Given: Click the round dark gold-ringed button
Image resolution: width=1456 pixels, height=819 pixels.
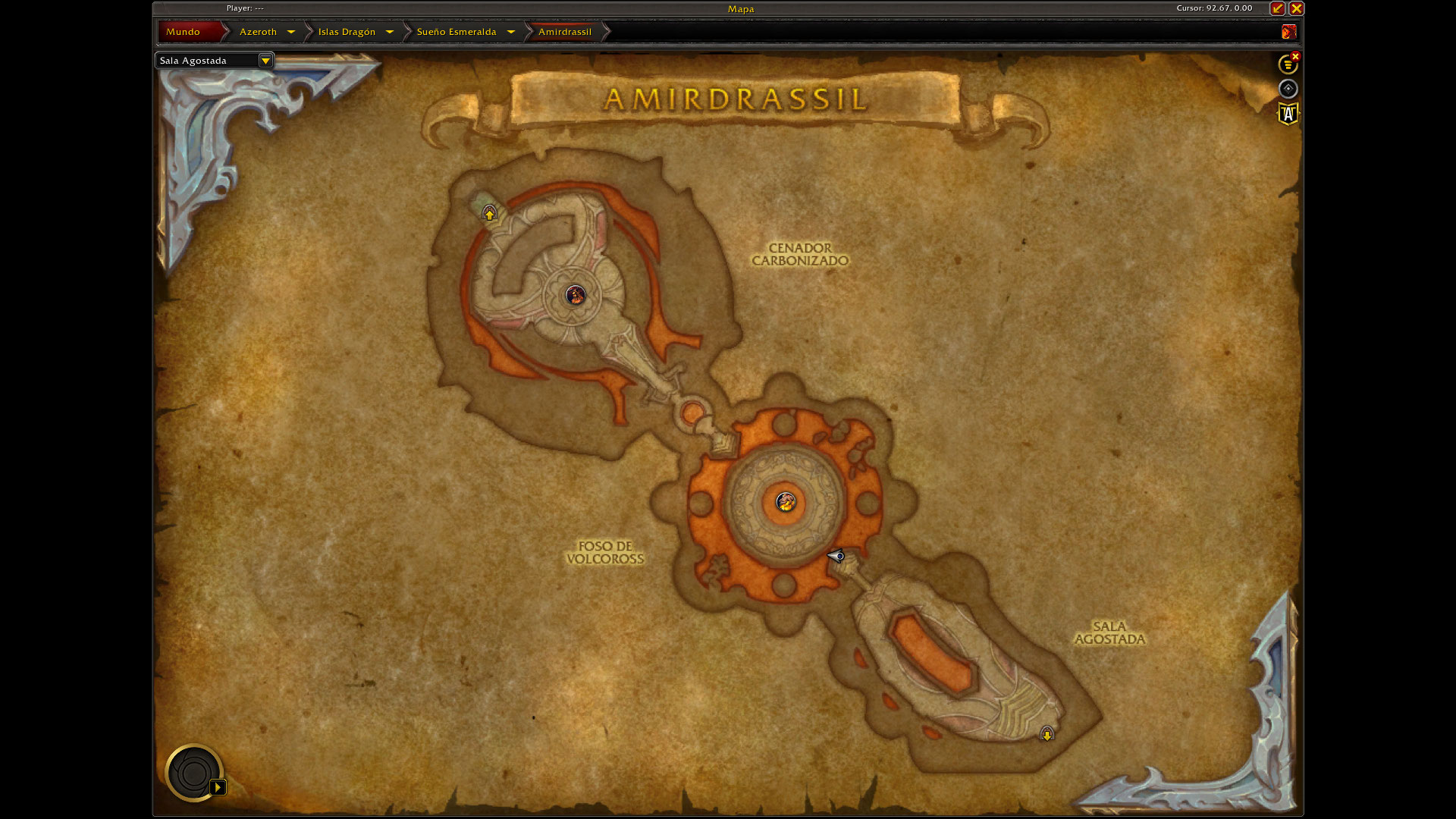Looking at the screenshot, I should pos(193,773).
